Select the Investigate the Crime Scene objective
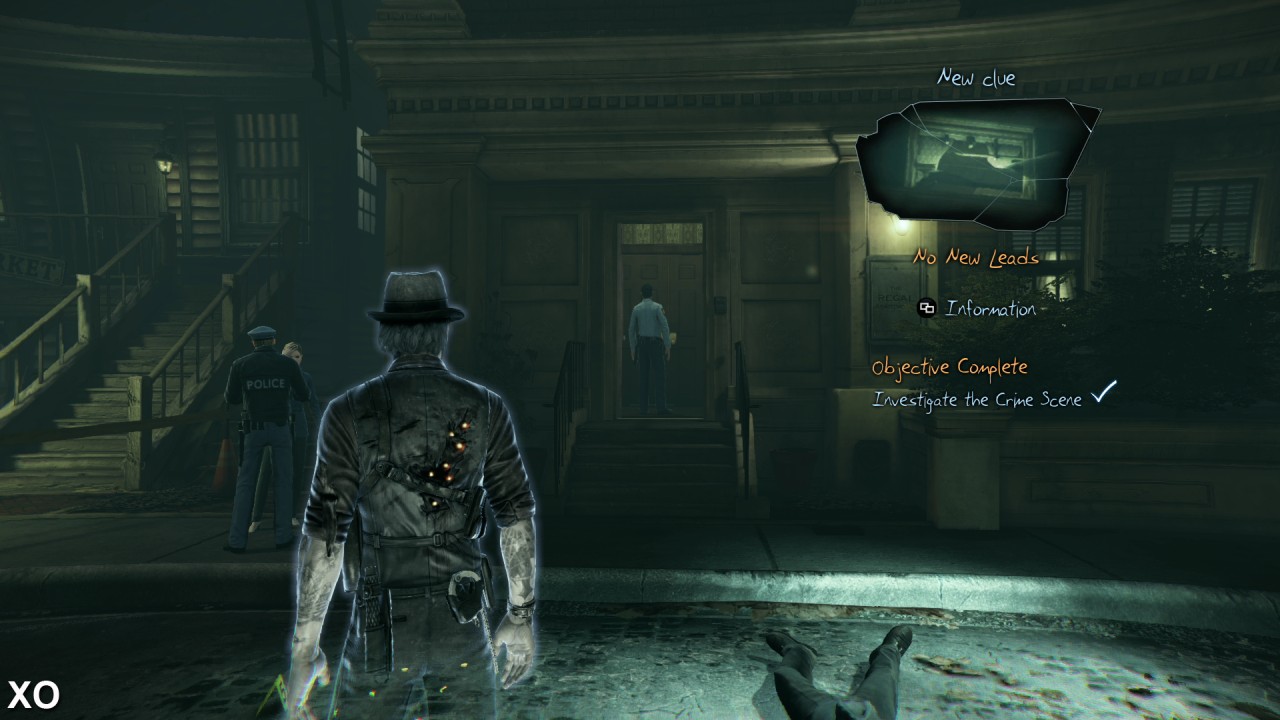 point(977,399)
